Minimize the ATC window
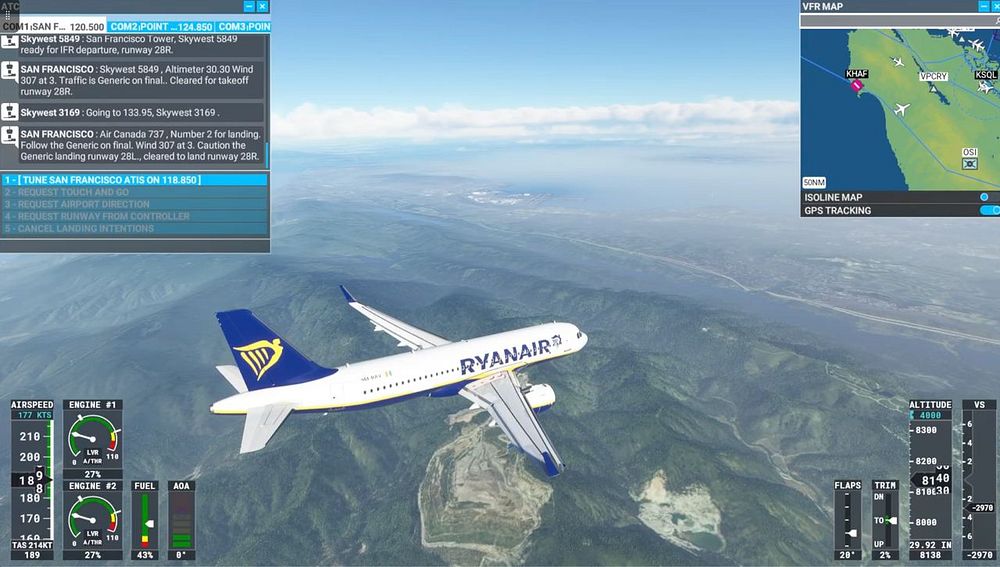The width and height of the screenshot is (1000, 567). pyautogui.click(x=249, y=7)
